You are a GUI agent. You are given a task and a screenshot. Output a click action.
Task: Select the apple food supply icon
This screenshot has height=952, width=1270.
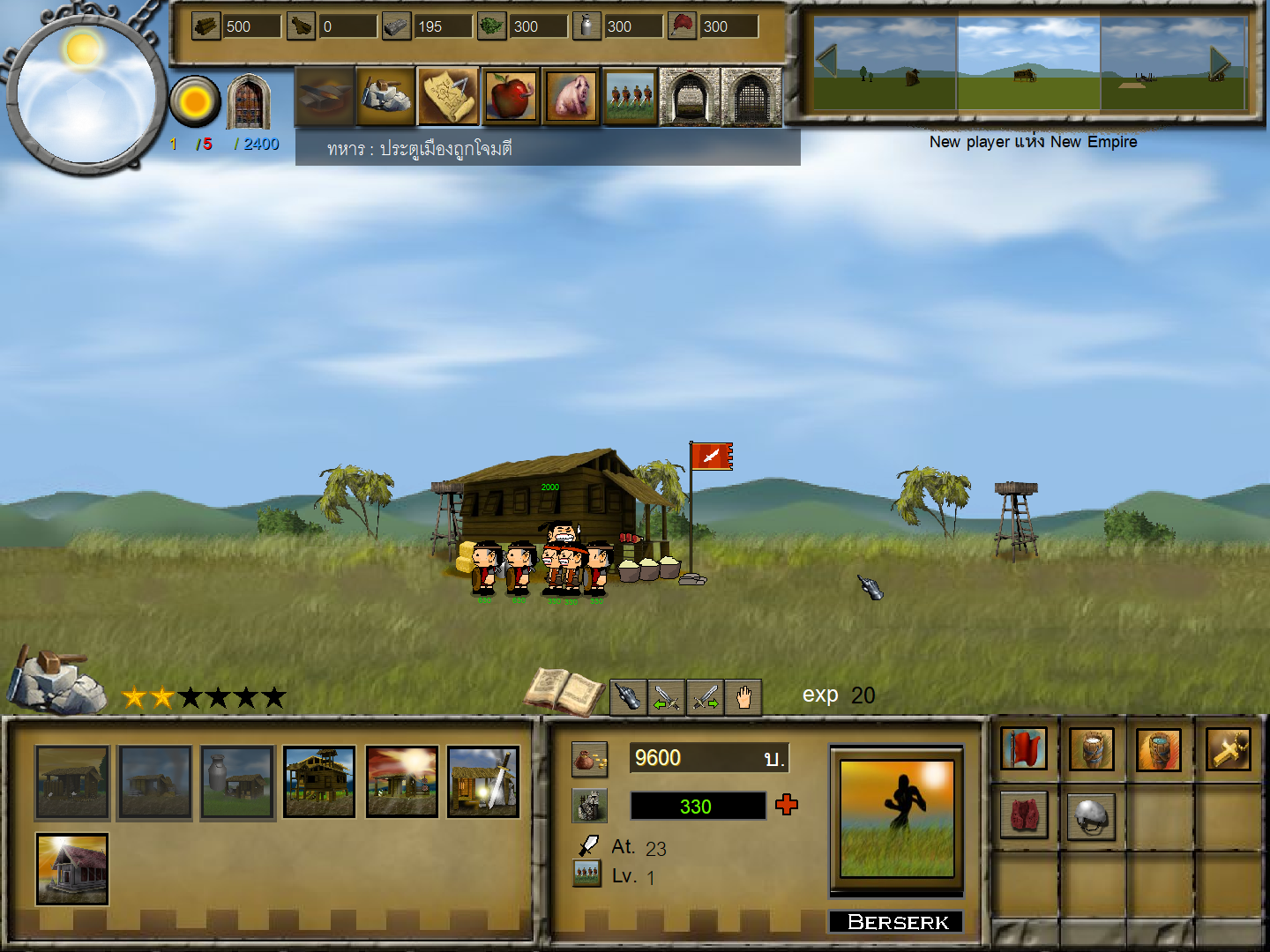[x=510, y=95]
